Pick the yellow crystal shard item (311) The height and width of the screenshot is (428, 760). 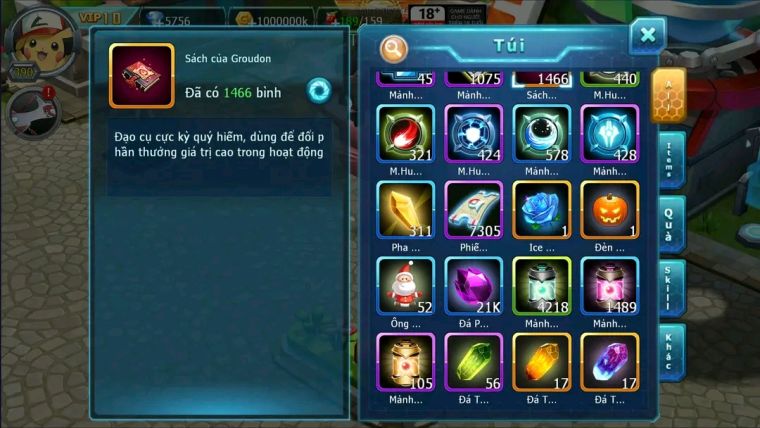[405, 210]
